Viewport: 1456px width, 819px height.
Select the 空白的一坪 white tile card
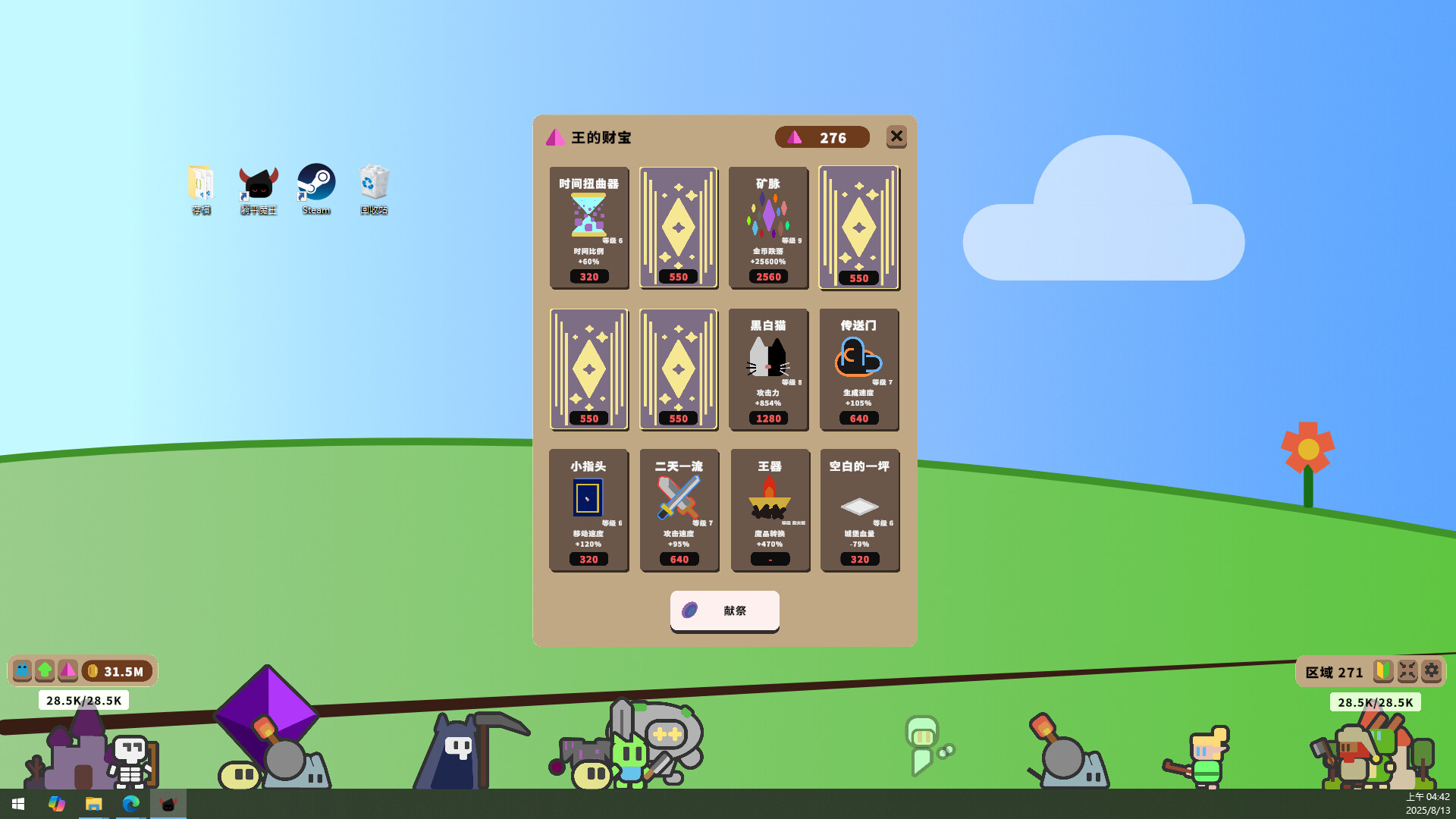(859, 510)
